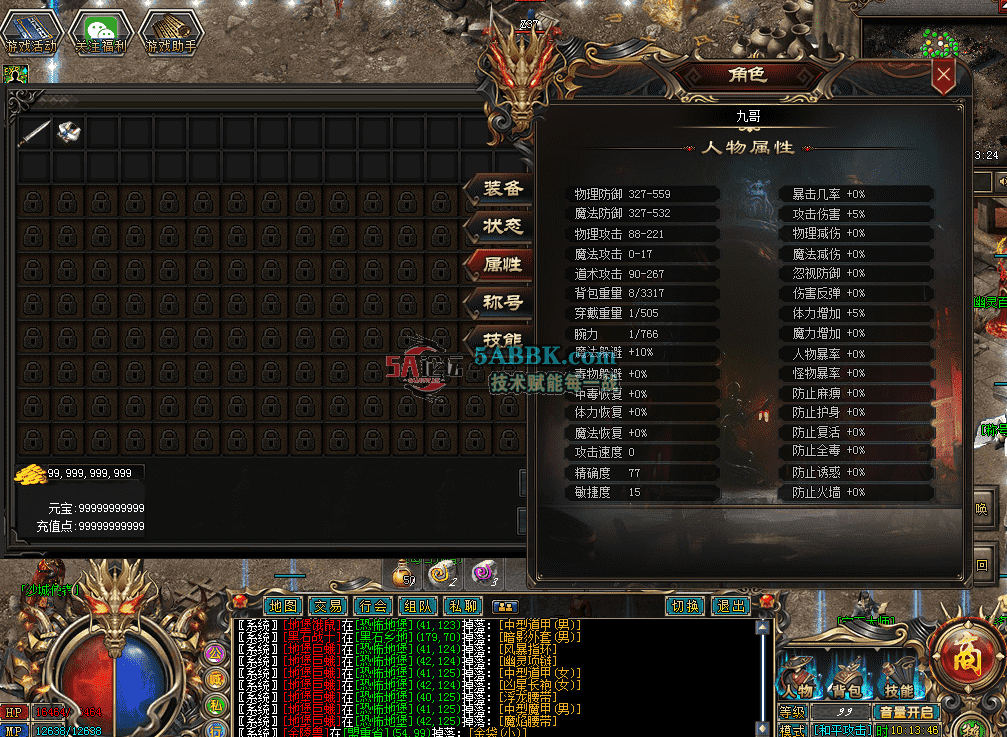Open the 组队 team menu
This screenshot has height=737, width=1007.
[x=417, y=606]
